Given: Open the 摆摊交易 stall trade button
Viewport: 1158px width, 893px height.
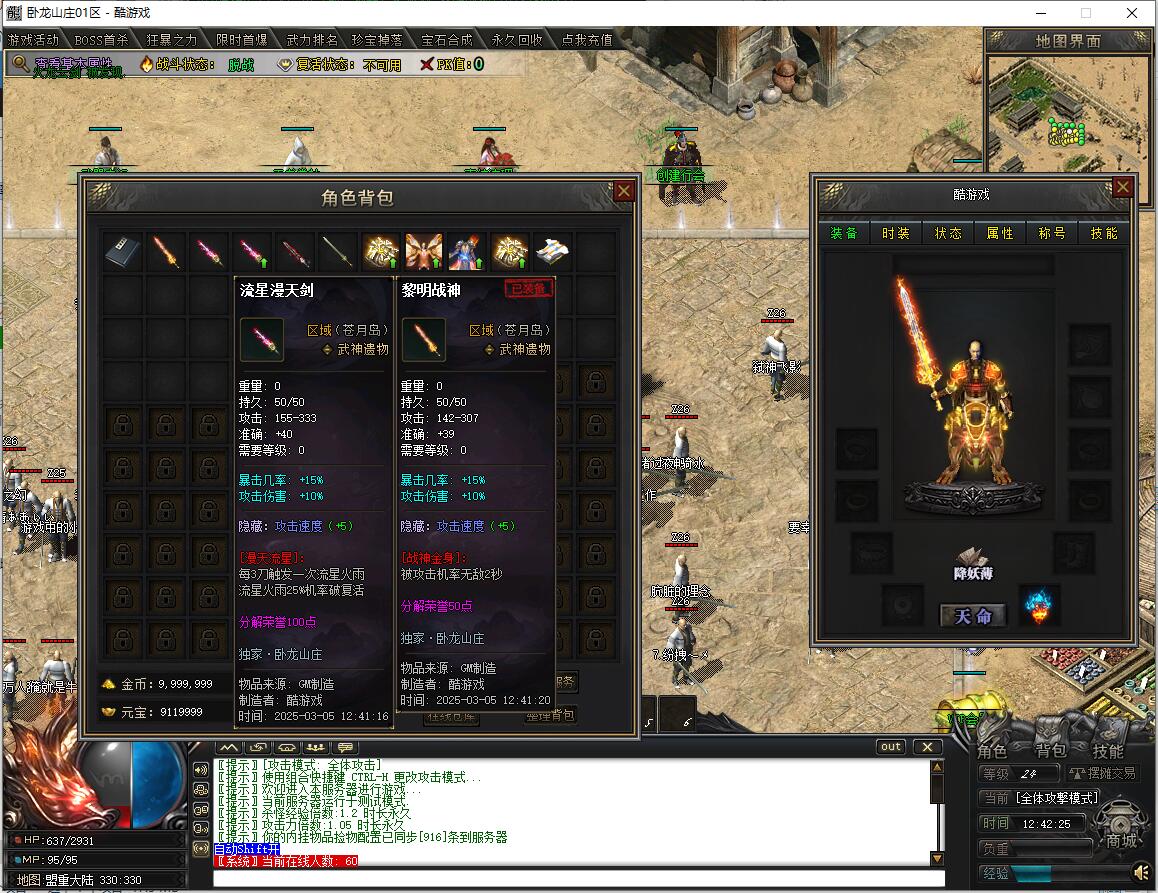Looking at the screenshot, I should coord(1104,773).
